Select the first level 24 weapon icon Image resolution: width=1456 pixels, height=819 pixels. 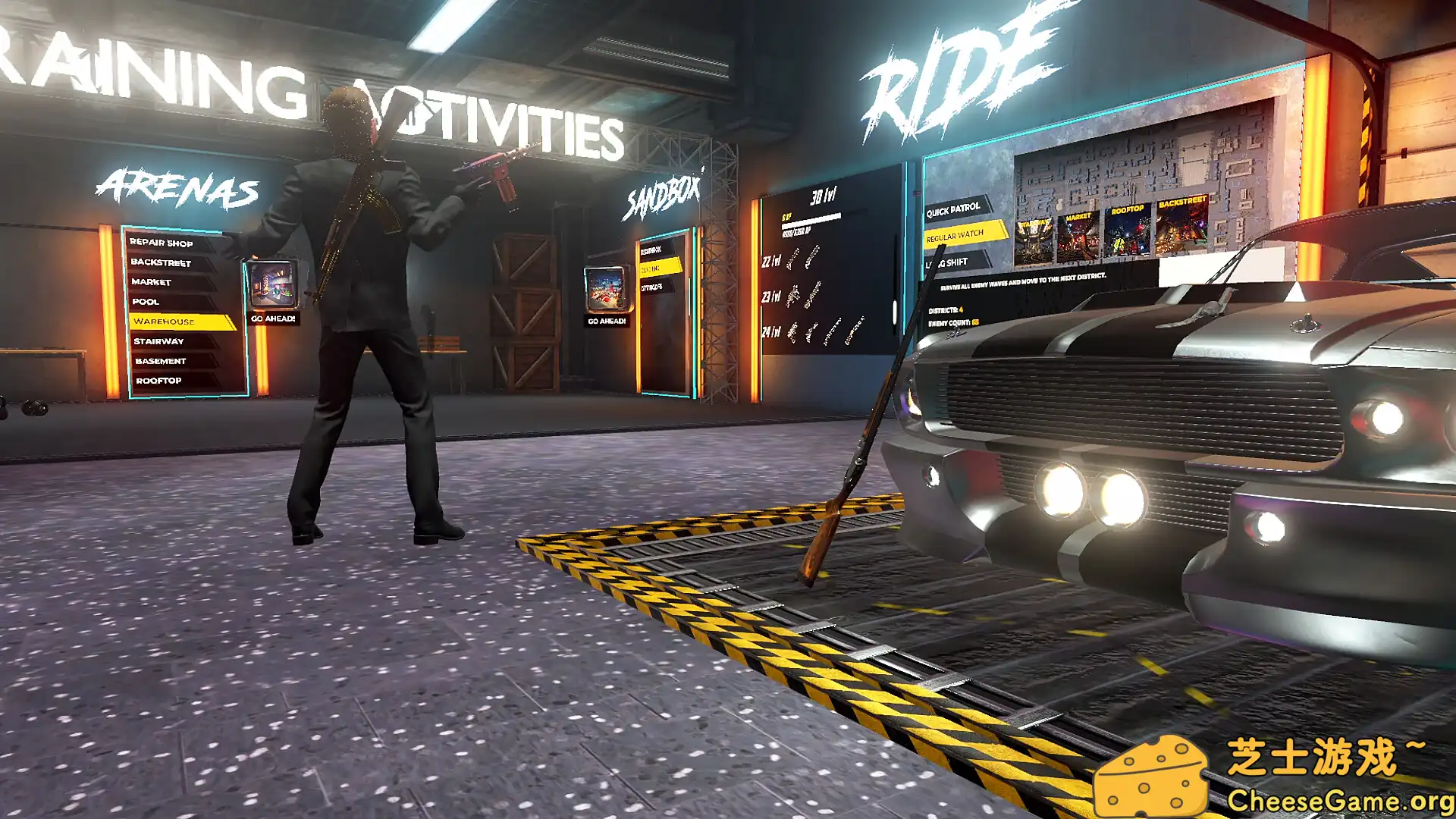point(792,332)
